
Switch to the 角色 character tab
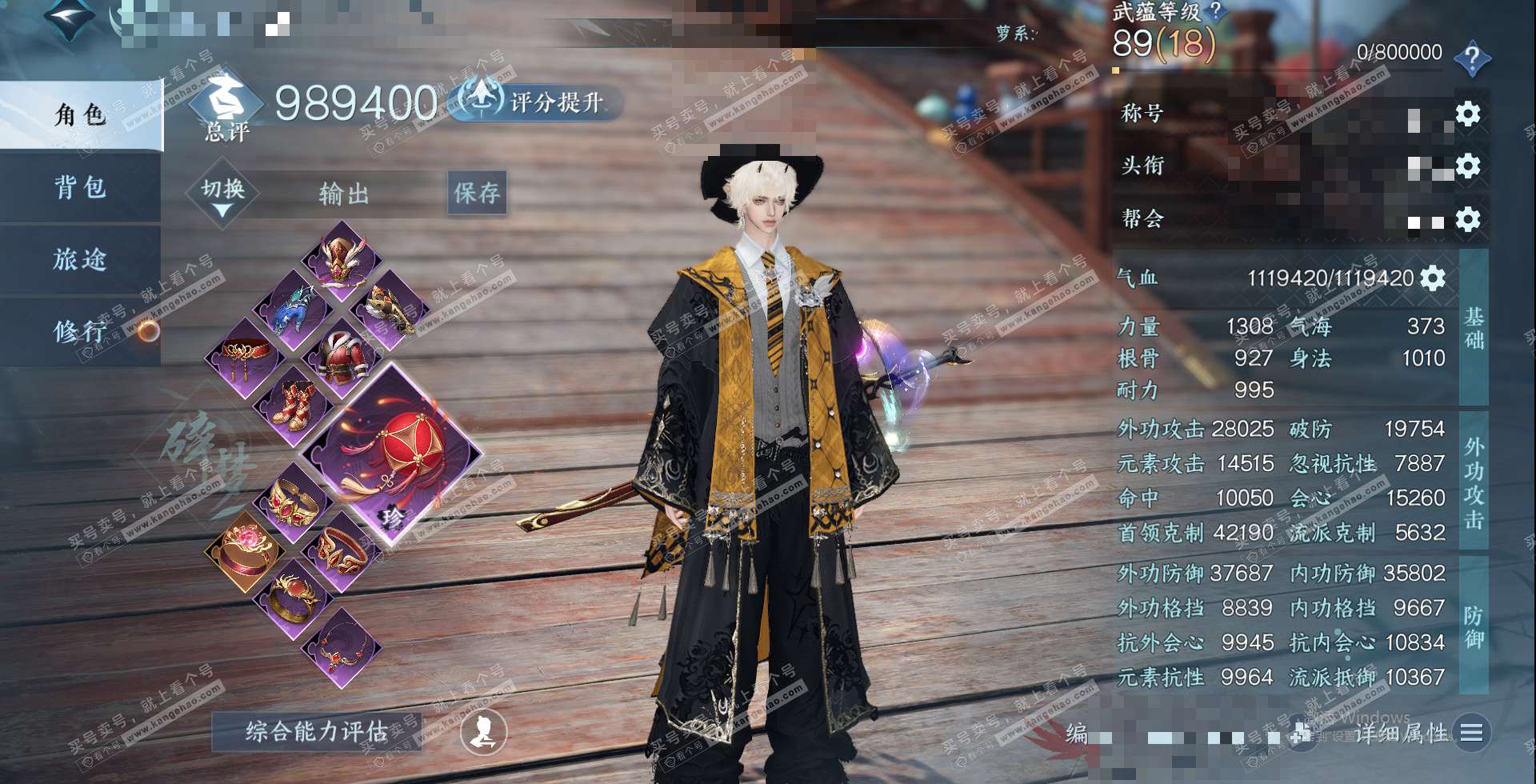[80, 116]
